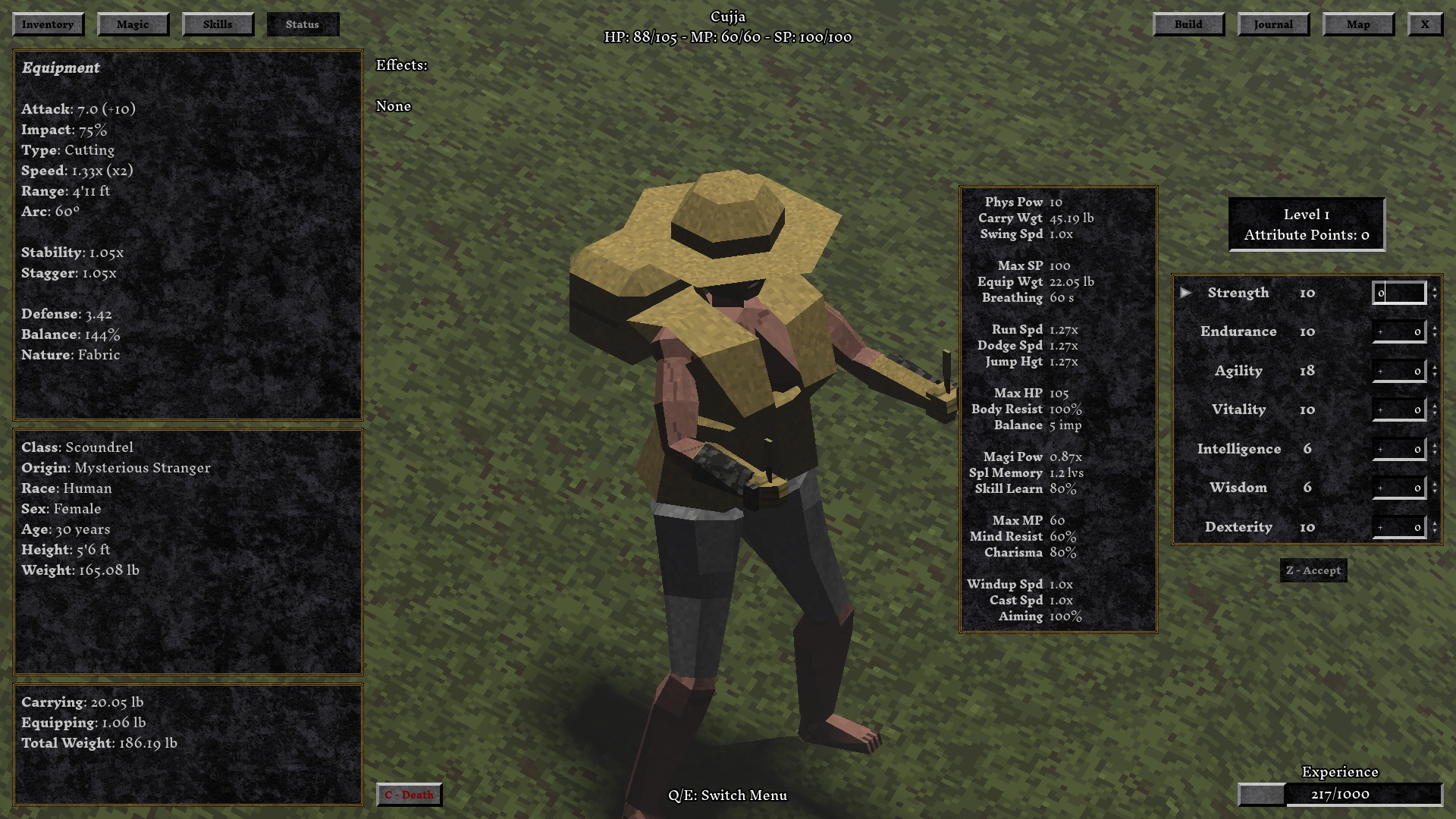
Task: Open the Inventory tab
Action: click(48, 24)
